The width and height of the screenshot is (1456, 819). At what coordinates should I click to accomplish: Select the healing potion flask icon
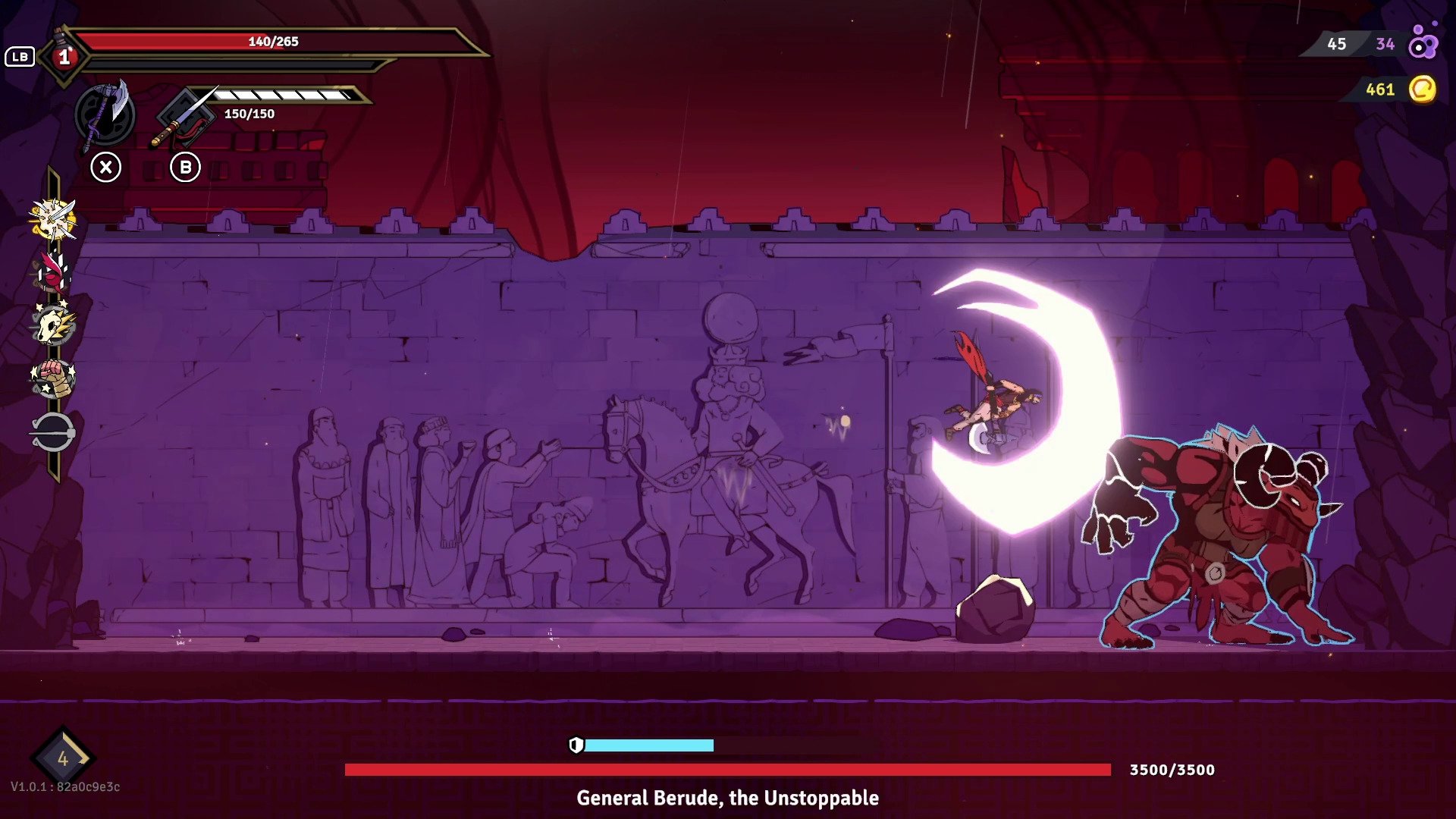click(x=64, y=55)
